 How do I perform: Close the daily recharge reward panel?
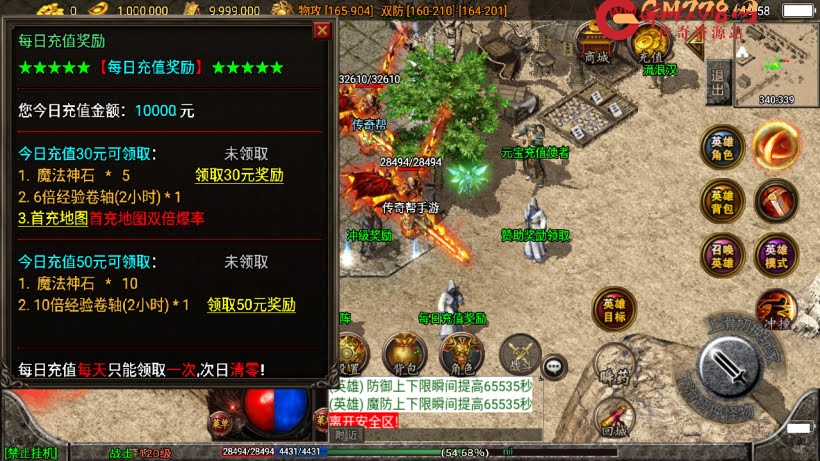[322, 30]
